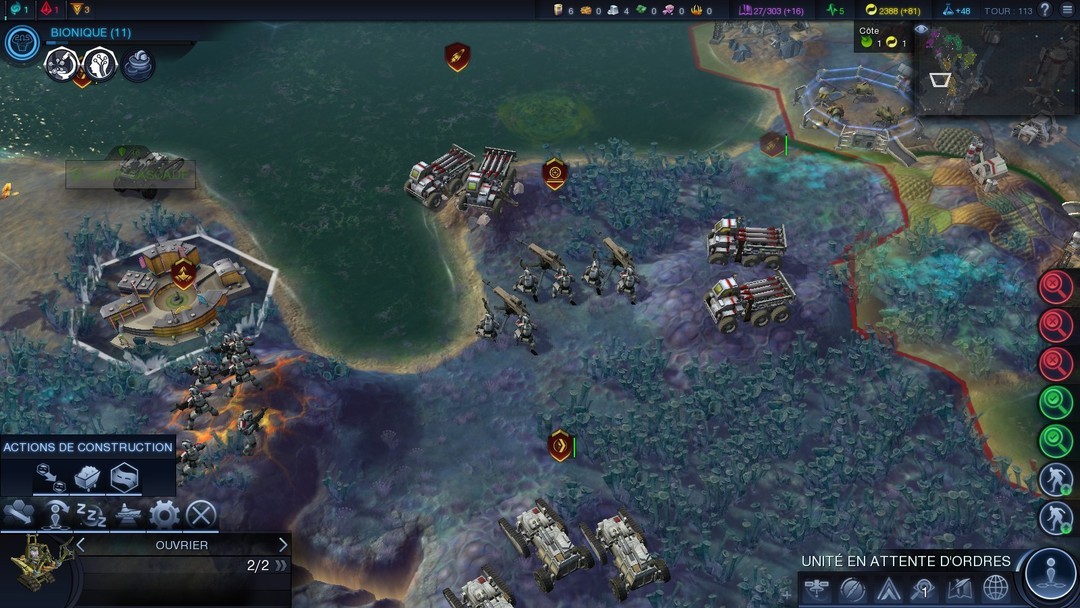Open the globe overview panel

[x=996, y=589]
